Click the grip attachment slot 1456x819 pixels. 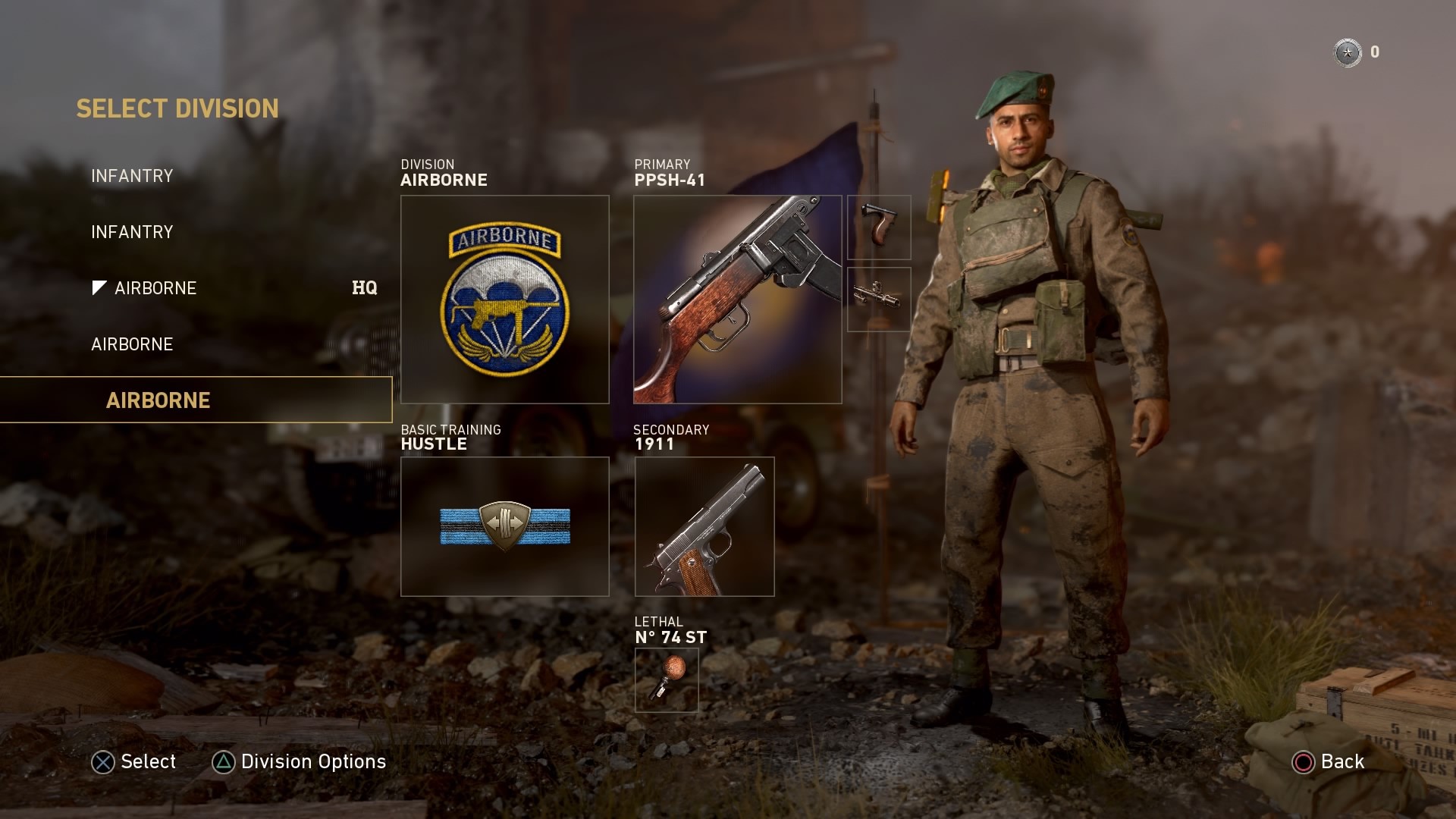pyautogui.click(x=879, y=227)
